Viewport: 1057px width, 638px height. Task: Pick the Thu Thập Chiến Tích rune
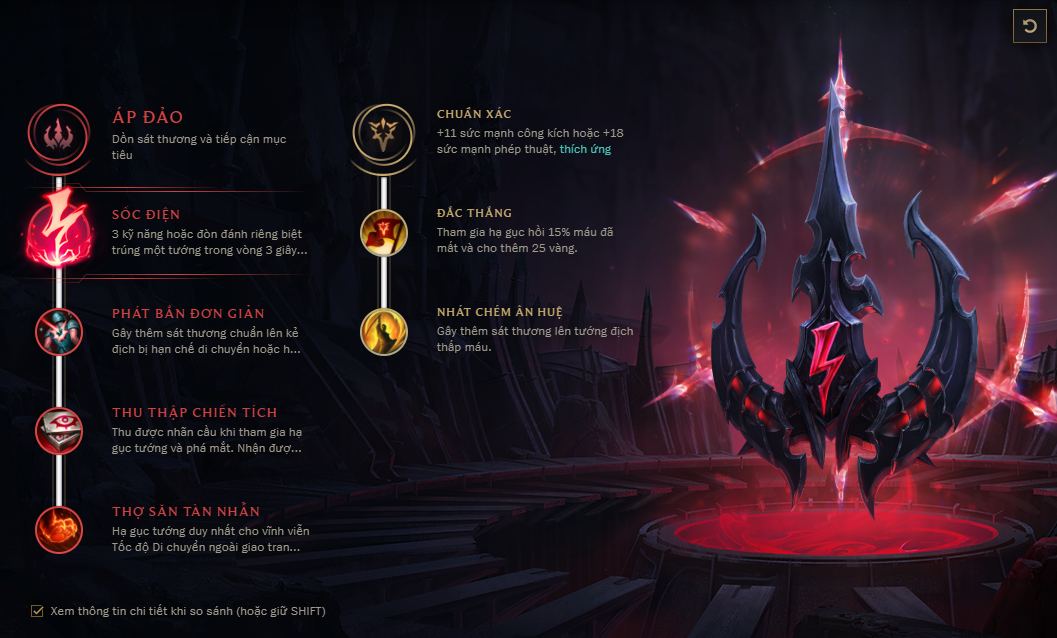pyautogui.click(x=59, y=430)
